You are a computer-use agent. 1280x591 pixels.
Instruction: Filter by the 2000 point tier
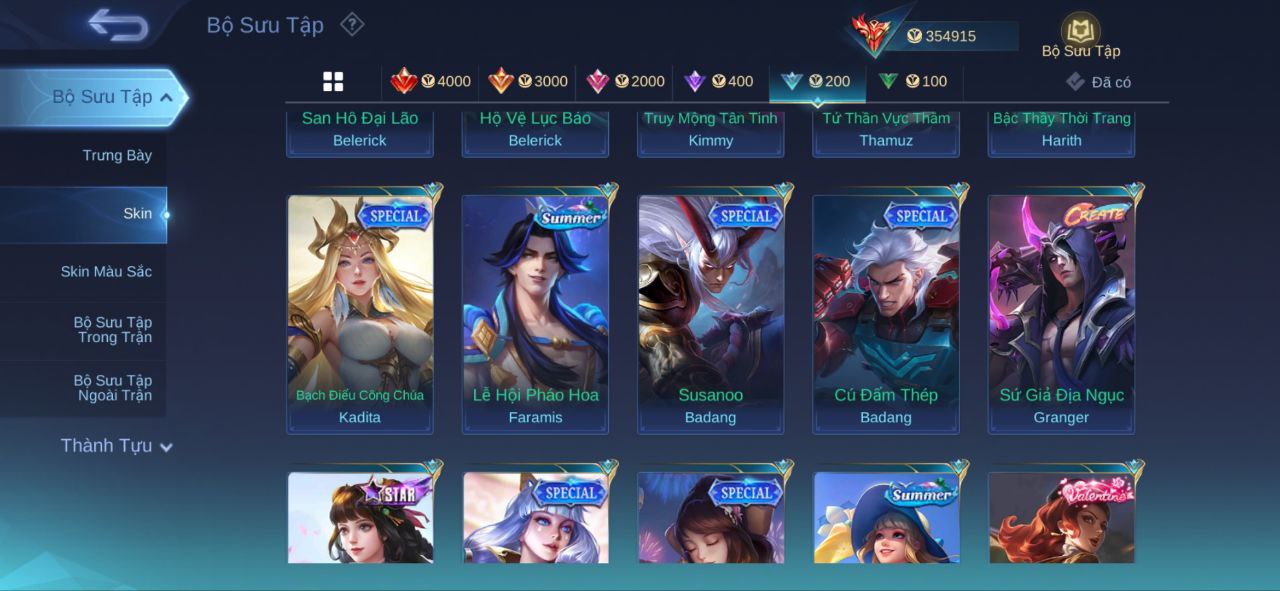(625, 81)
